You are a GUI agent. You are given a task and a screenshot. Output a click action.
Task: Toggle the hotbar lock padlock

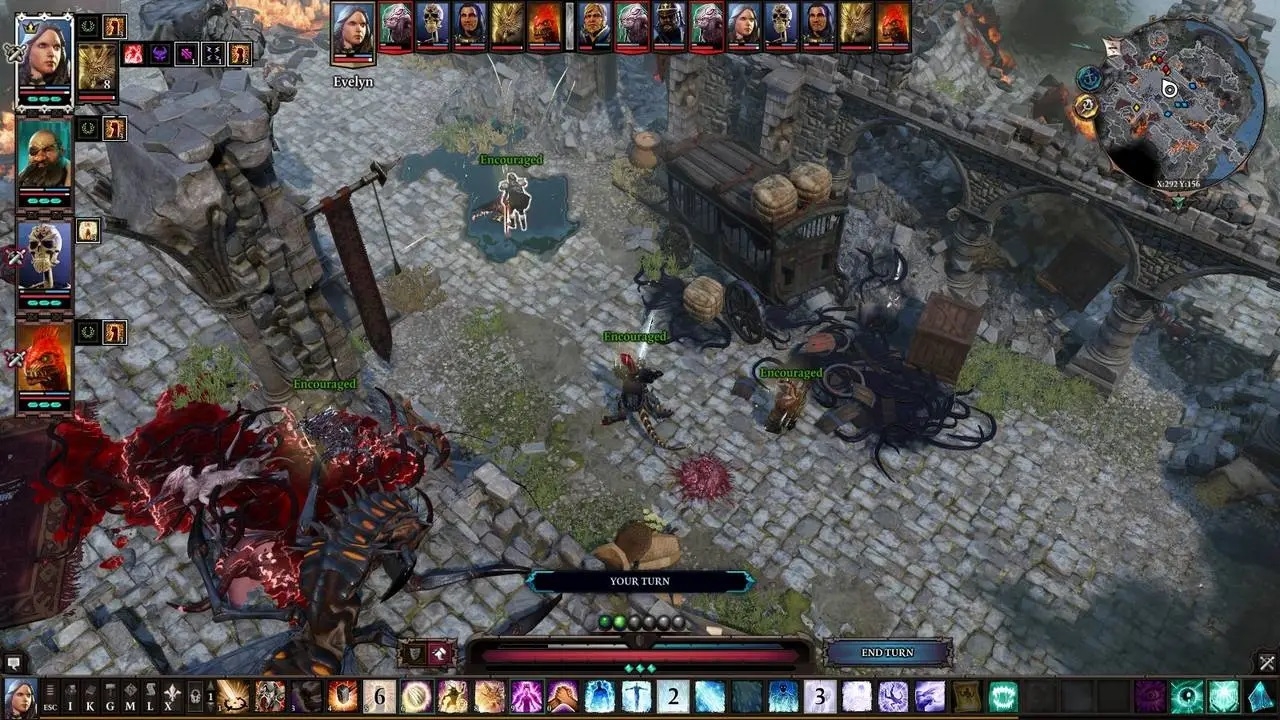tap(196, 700)
